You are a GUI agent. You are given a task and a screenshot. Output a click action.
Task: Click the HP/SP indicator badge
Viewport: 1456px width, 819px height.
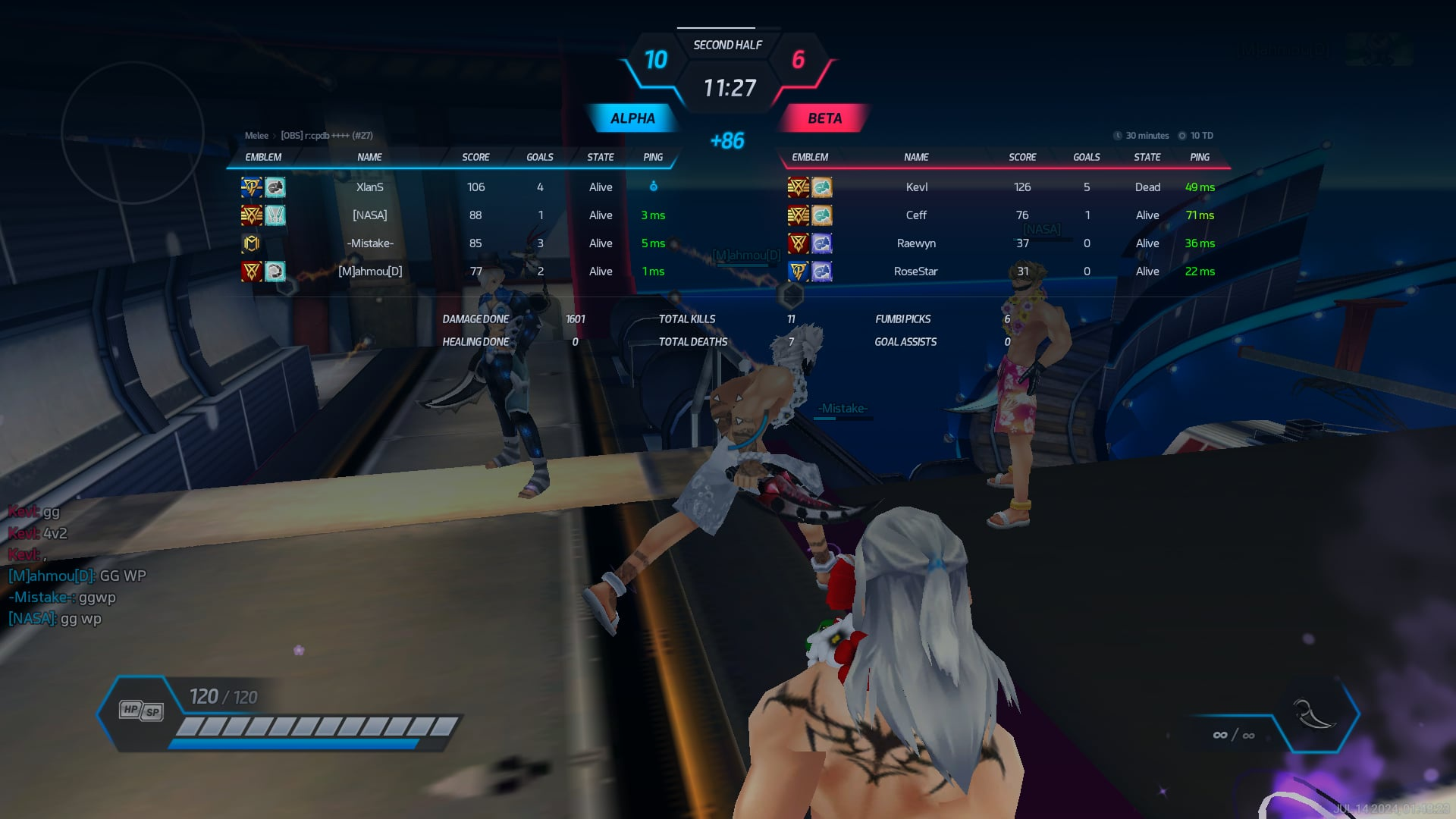[x=141, y=711]
